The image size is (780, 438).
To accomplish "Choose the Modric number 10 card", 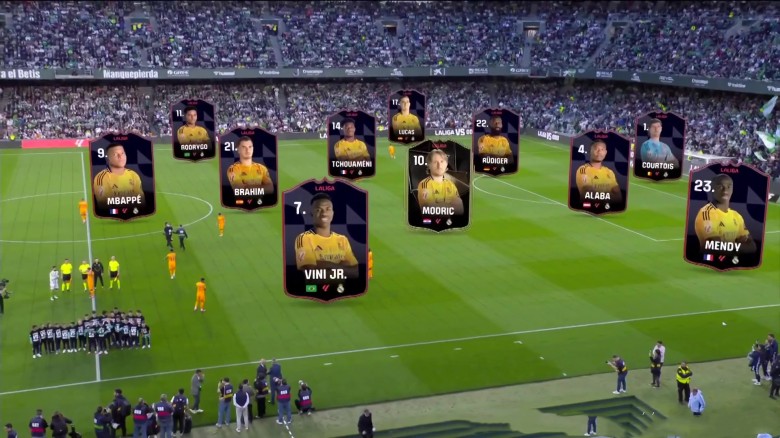I will tap(439, 186).
